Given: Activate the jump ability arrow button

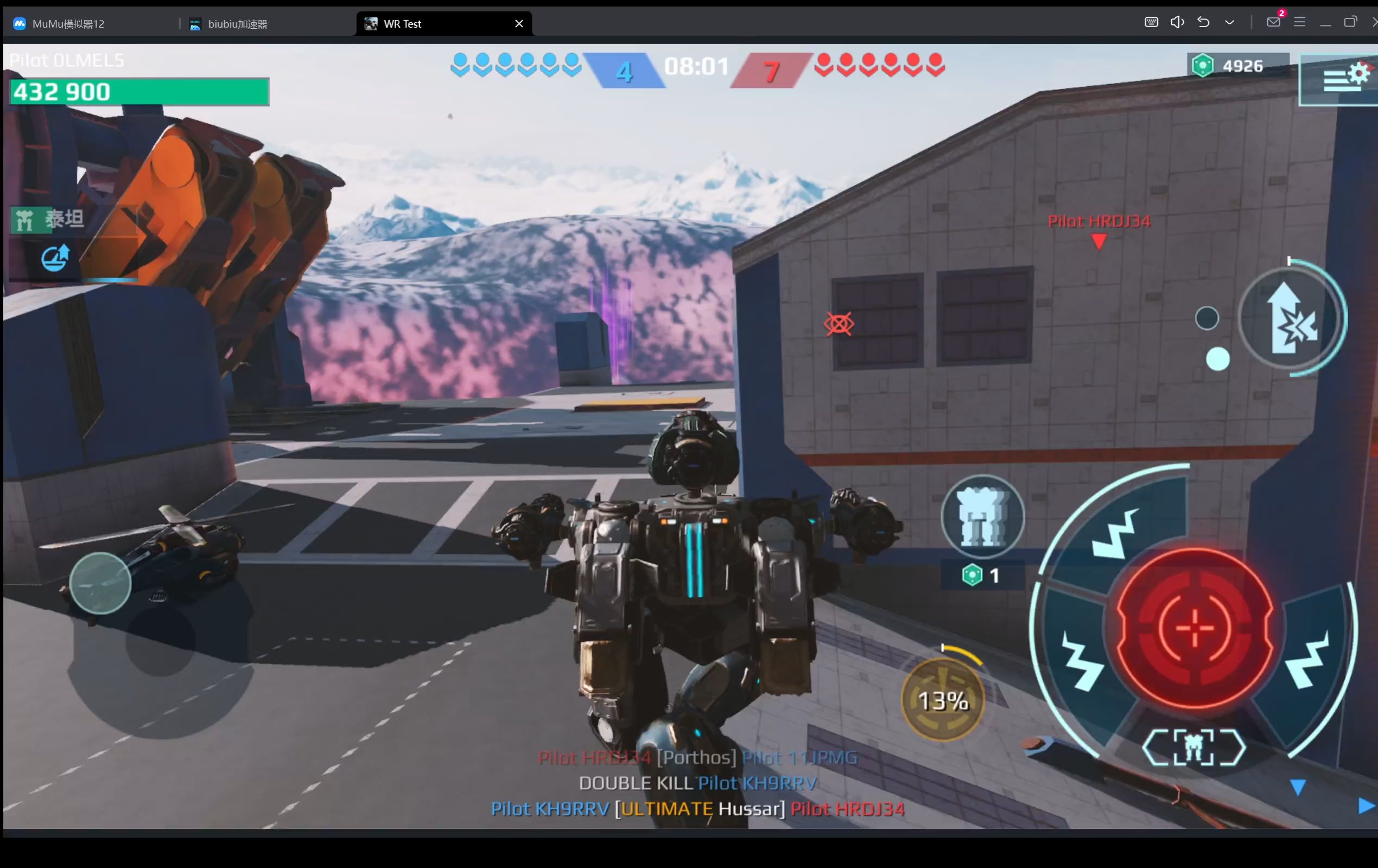Looking at the screenshot, I should (x=1291, y=317).
